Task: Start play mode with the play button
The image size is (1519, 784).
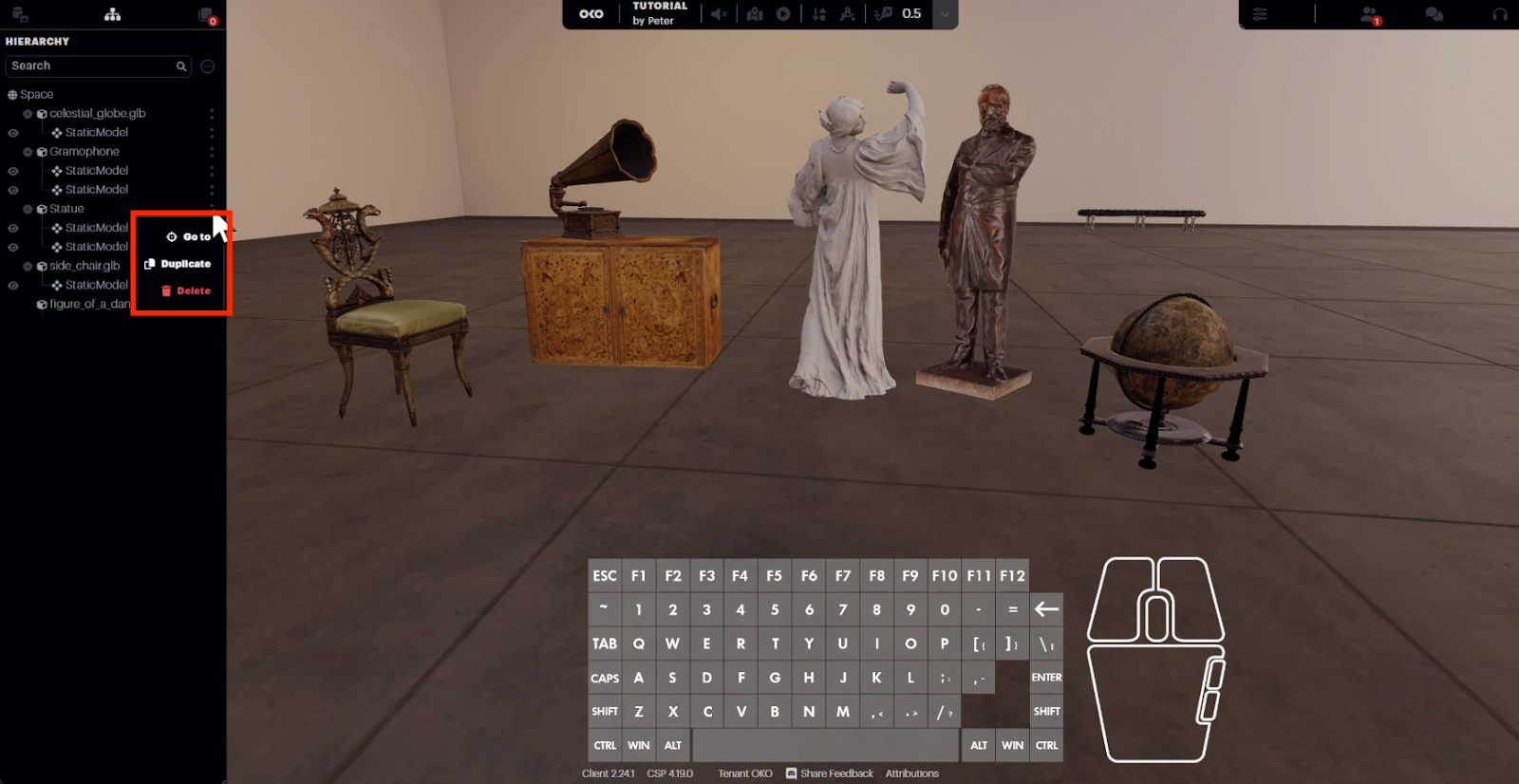Action: 783,14
